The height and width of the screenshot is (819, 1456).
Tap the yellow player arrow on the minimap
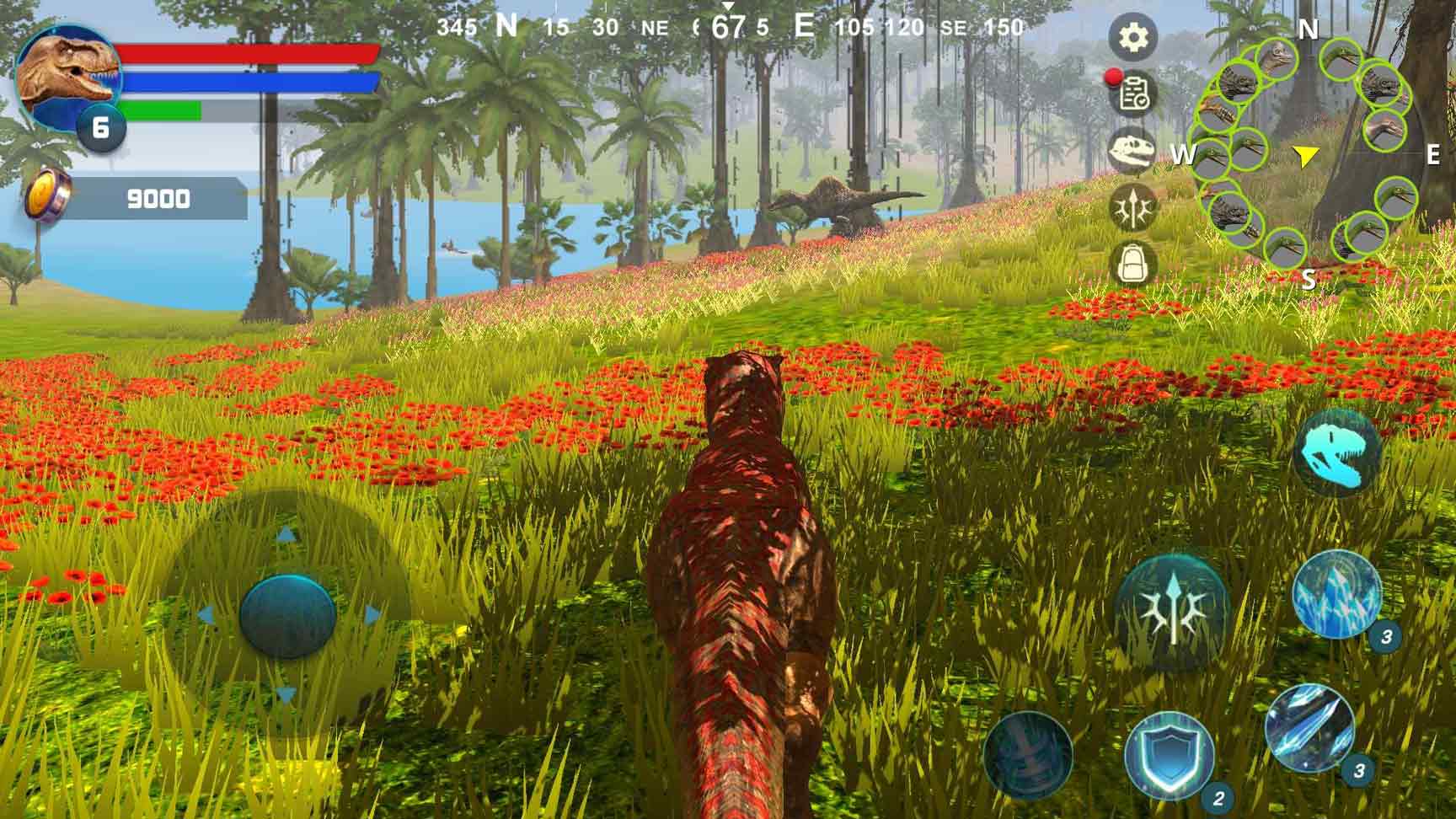pos(1304,155)
